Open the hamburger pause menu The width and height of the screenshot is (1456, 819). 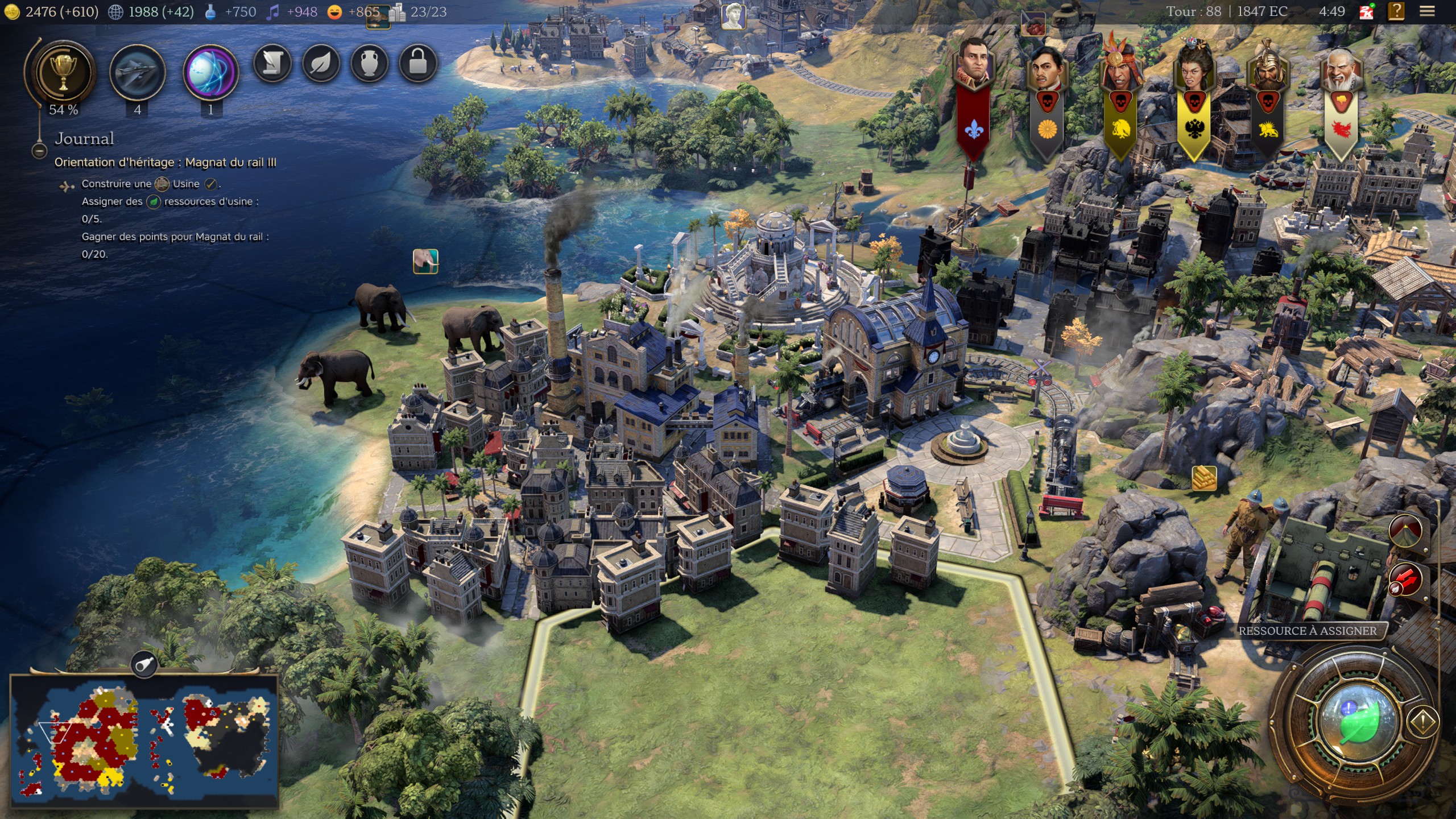pyautogui.click(x=1427, y=11)
